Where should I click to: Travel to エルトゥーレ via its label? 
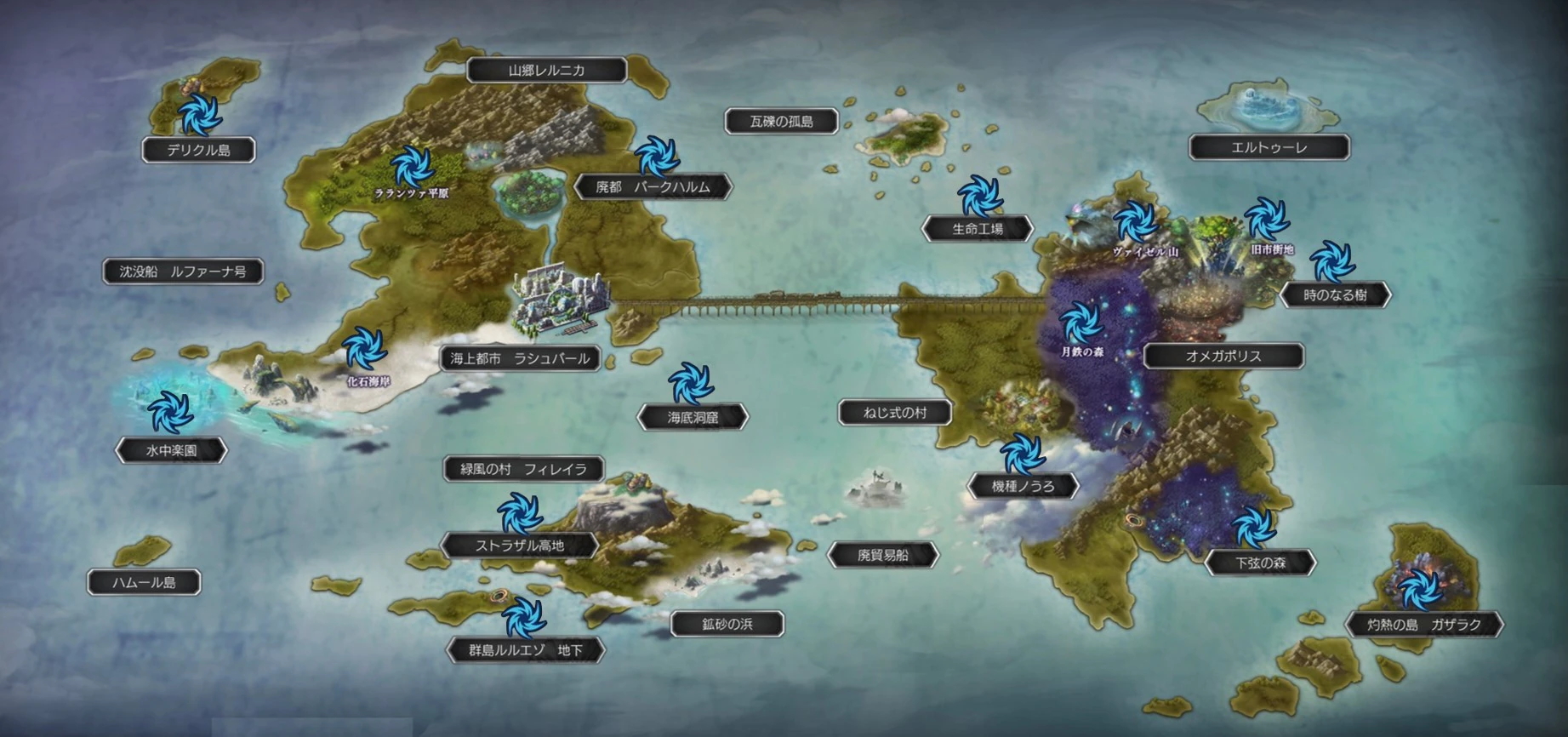(x=1269, y=147)
